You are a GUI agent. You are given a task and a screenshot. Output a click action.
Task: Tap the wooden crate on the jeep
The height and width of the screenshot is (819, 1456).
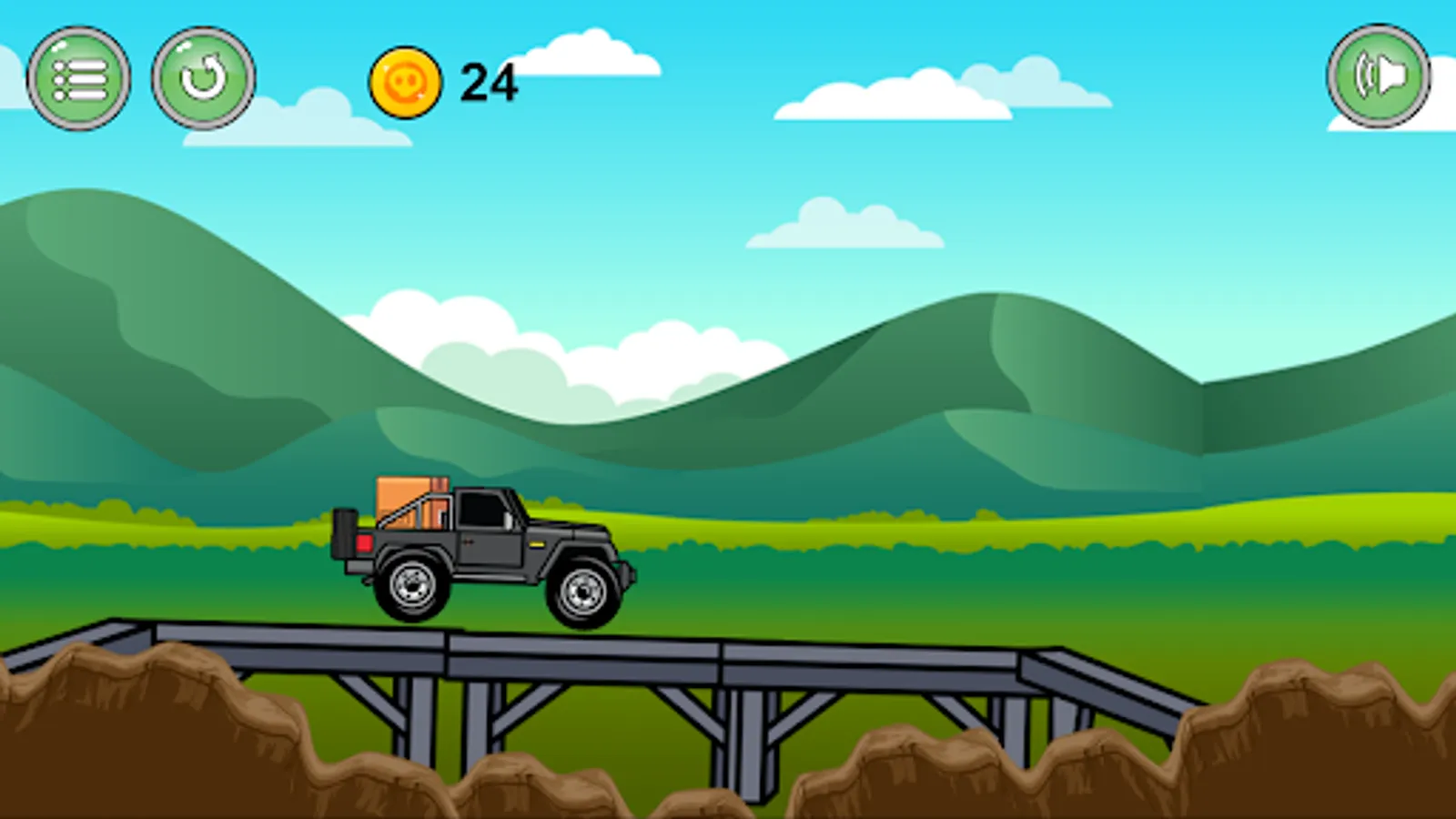coord(405,500)
